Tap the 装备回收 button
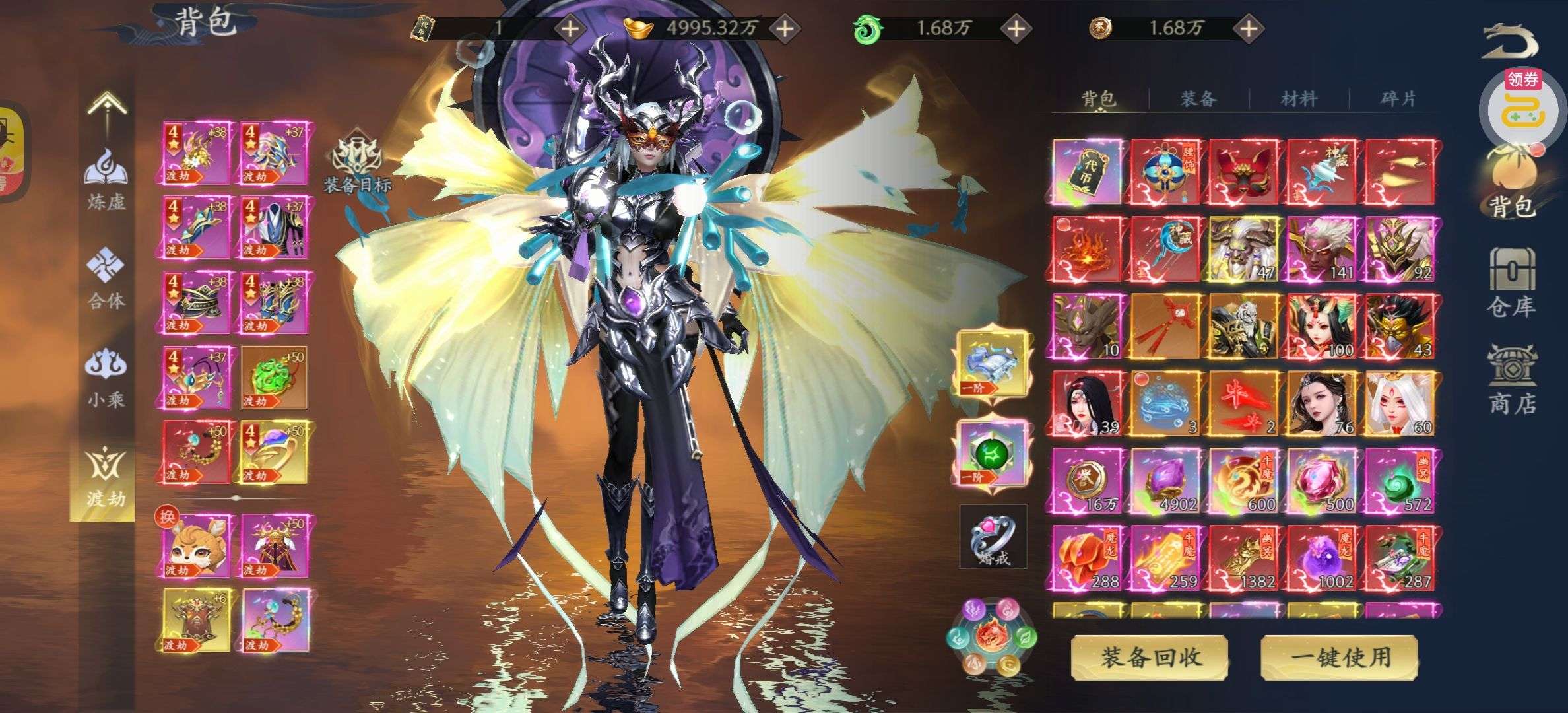1568x713 pixels. (1149, 657)
